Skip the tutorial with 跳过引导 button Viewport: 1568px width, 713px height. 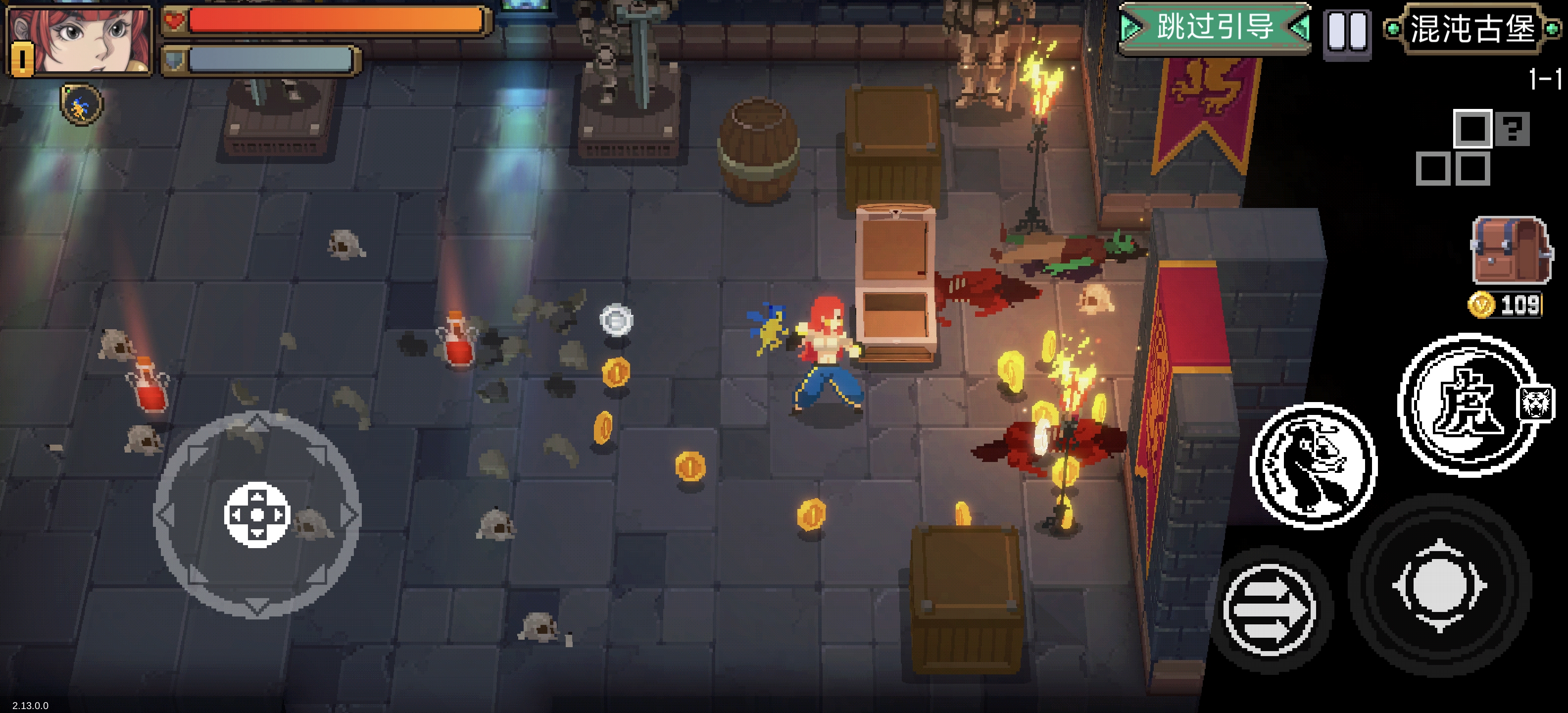coord(1215,28)
